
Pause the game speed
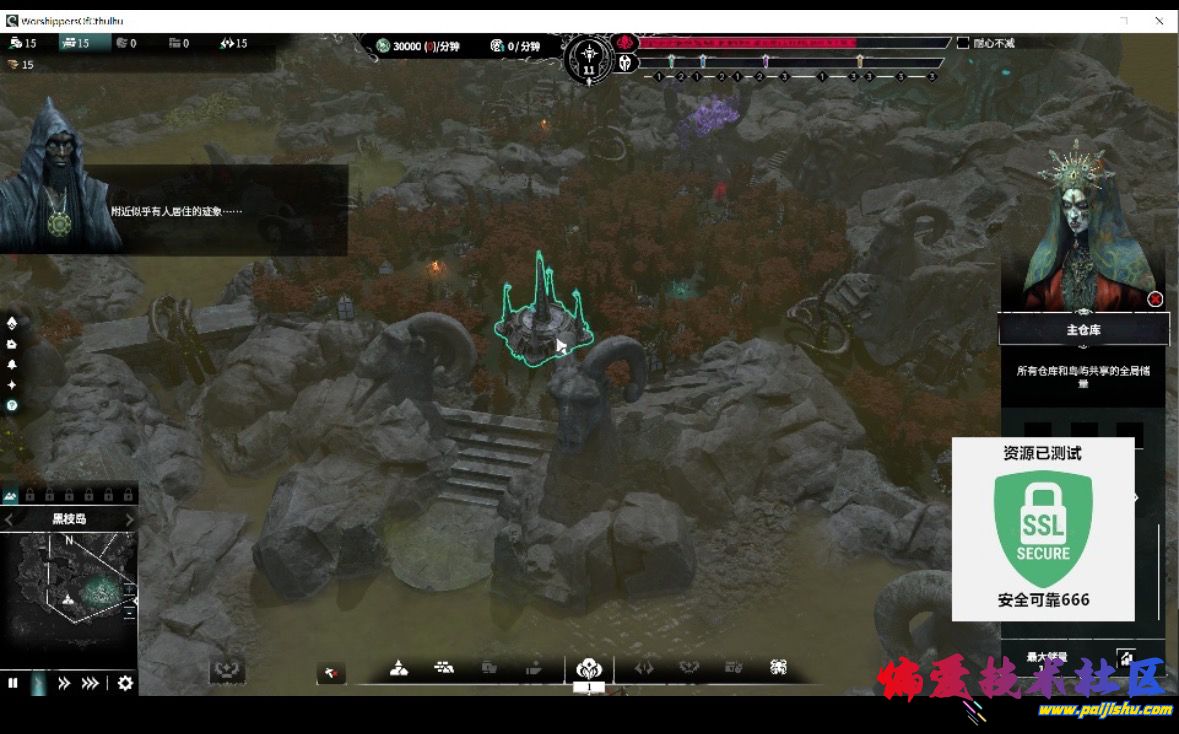(x=13, y=683)
